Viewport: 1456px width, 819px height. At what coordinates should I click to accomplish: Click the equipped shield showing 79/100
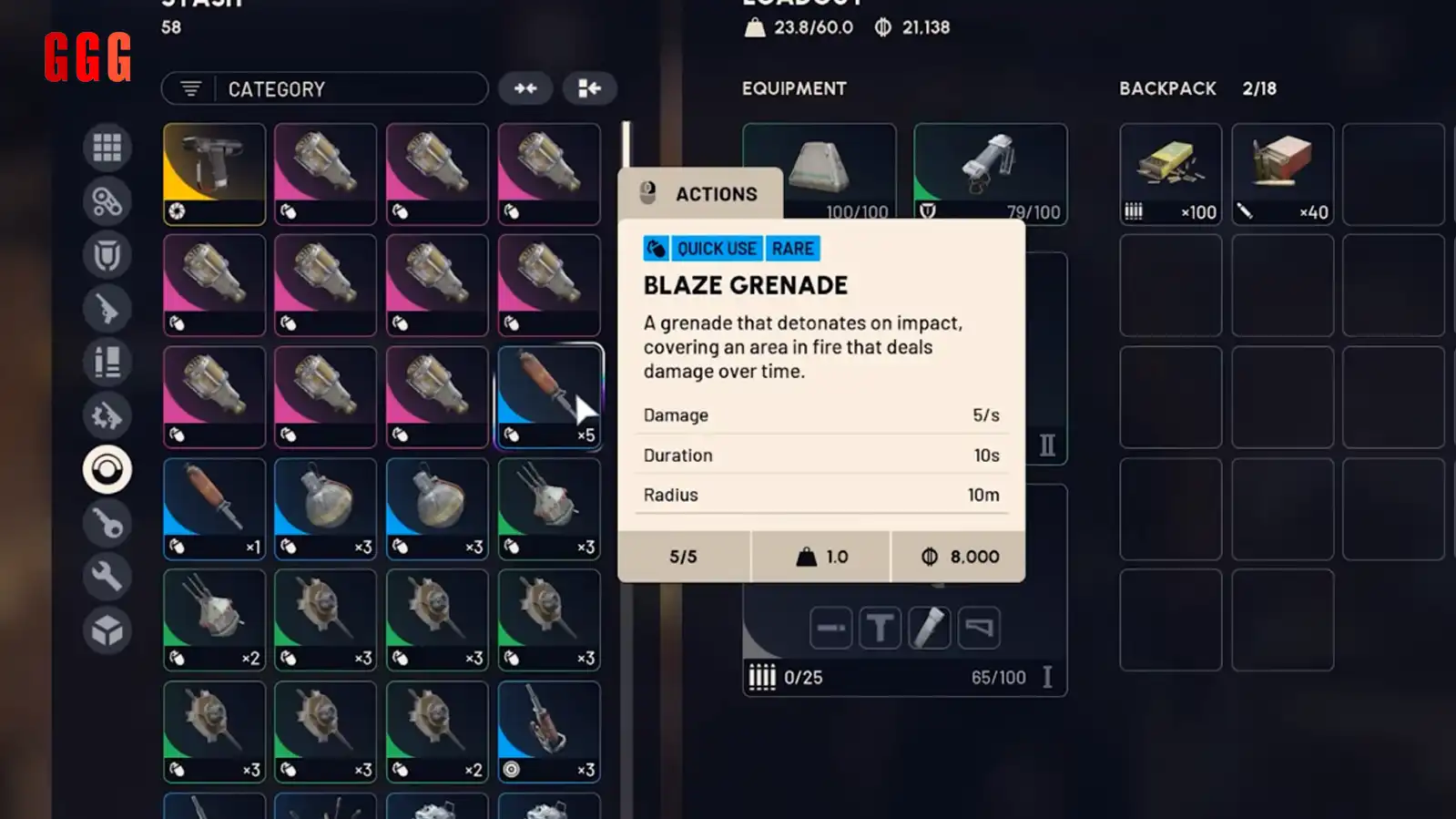click(990, 173)
